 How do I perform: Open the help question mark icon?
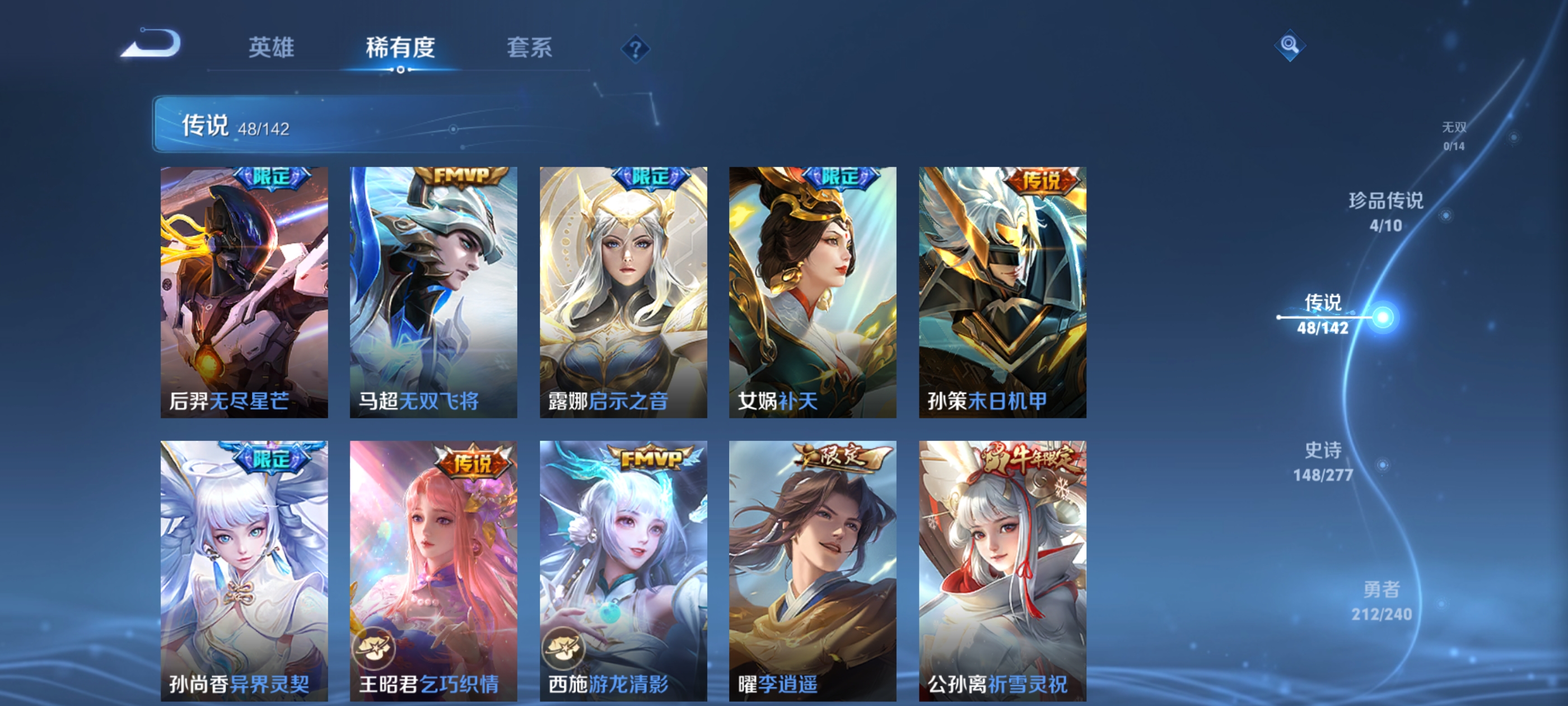point(637,50)
